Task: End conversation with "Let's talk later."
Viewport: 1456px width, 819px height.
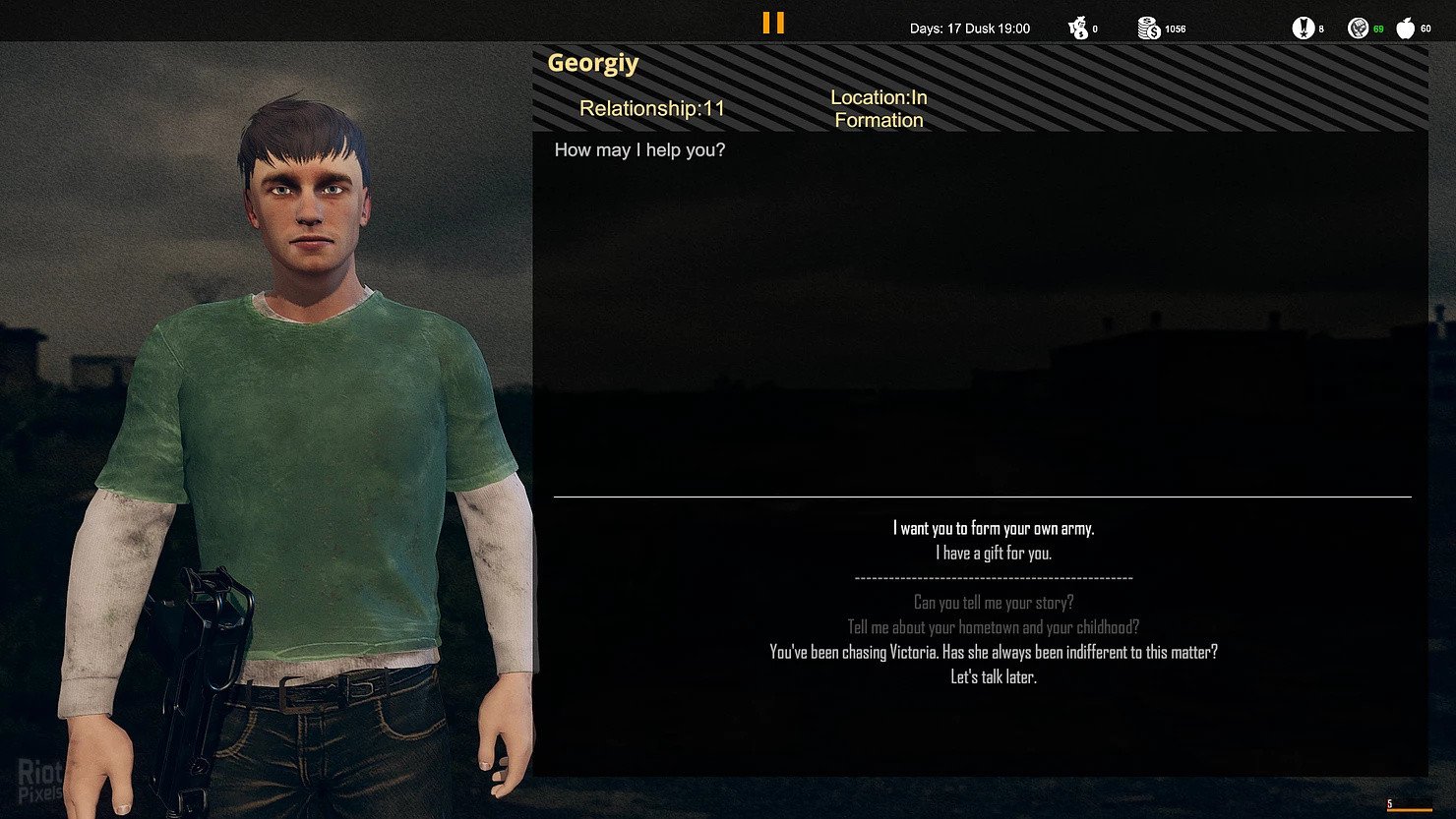Action: click(993, 677)
